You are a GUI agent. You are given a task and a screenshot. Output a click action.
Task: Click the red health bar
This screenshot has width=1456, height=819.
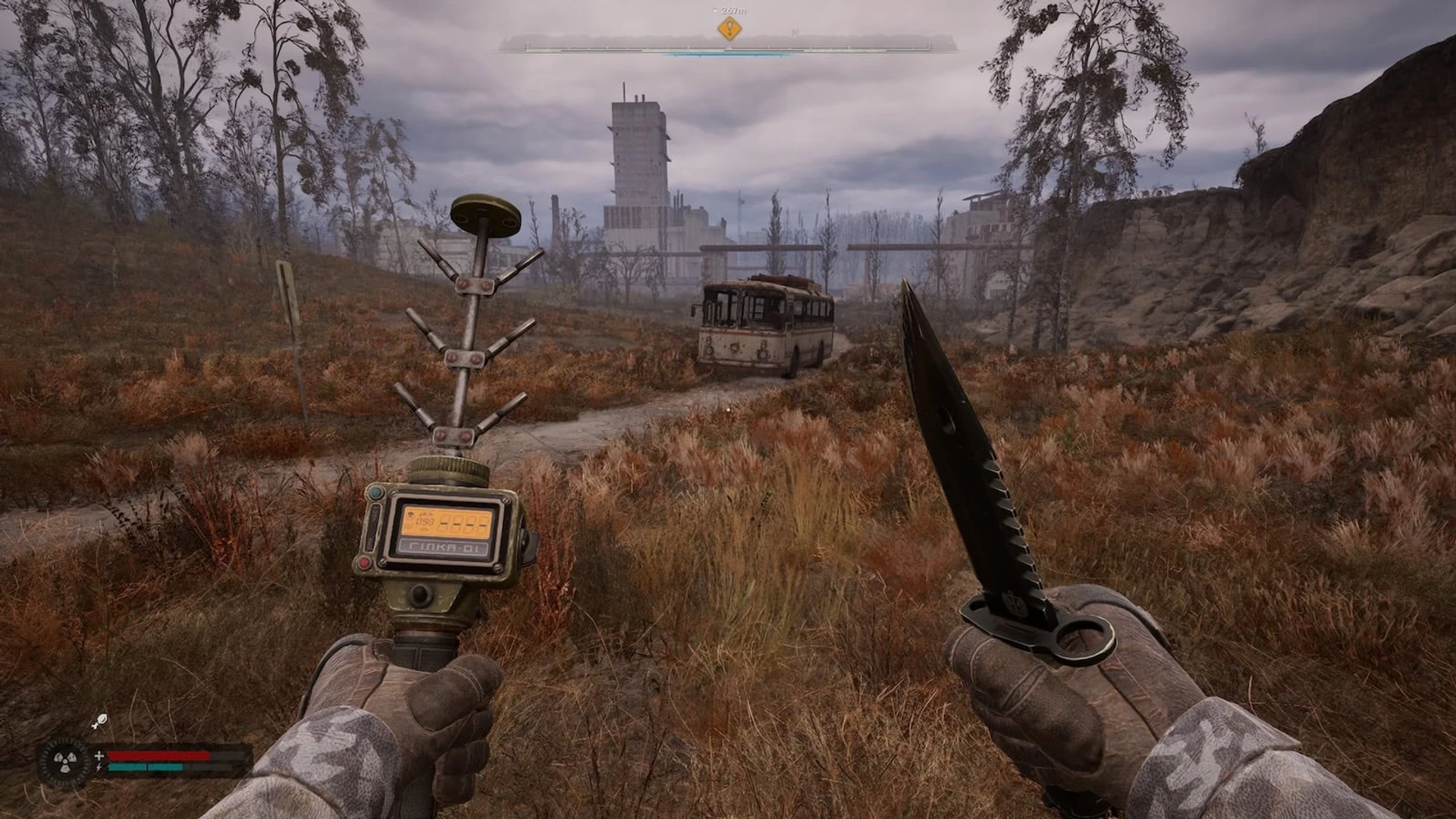pyautogui.click(x=158, y=755)
